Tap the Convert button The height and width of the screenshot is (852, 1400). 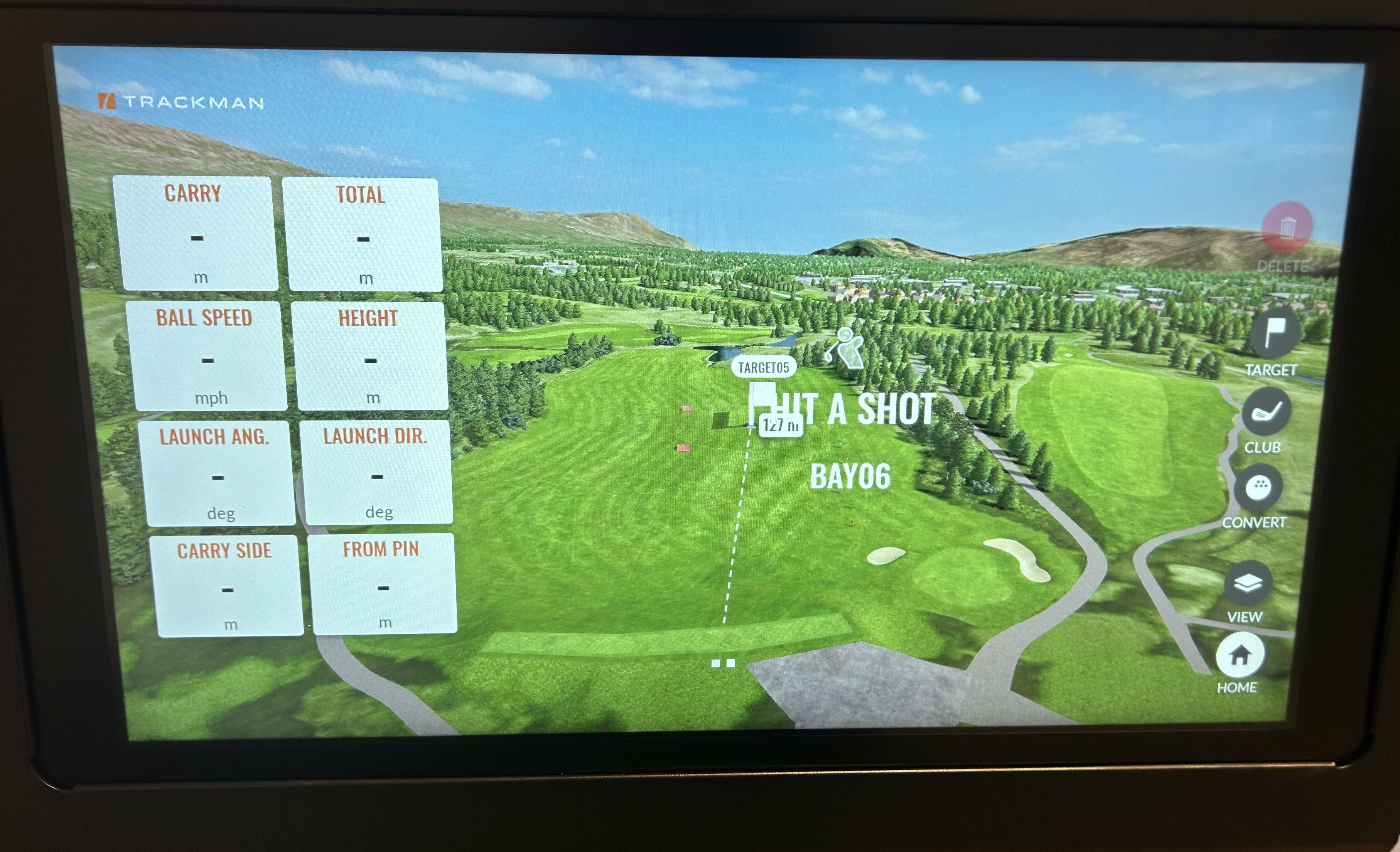tap(1258, 487)
